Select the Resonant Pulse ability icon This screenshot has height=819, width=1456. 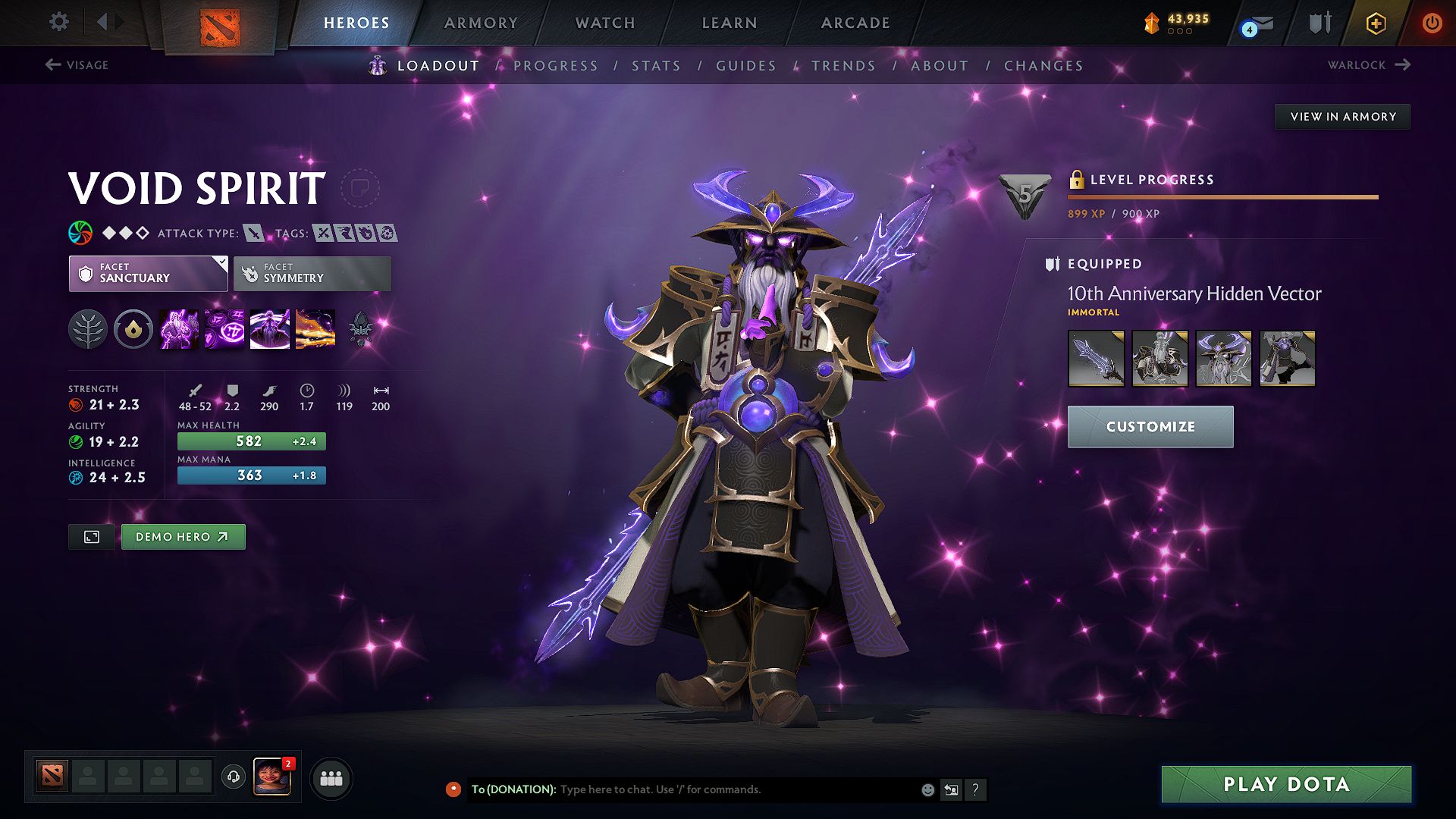click(269, 328)
